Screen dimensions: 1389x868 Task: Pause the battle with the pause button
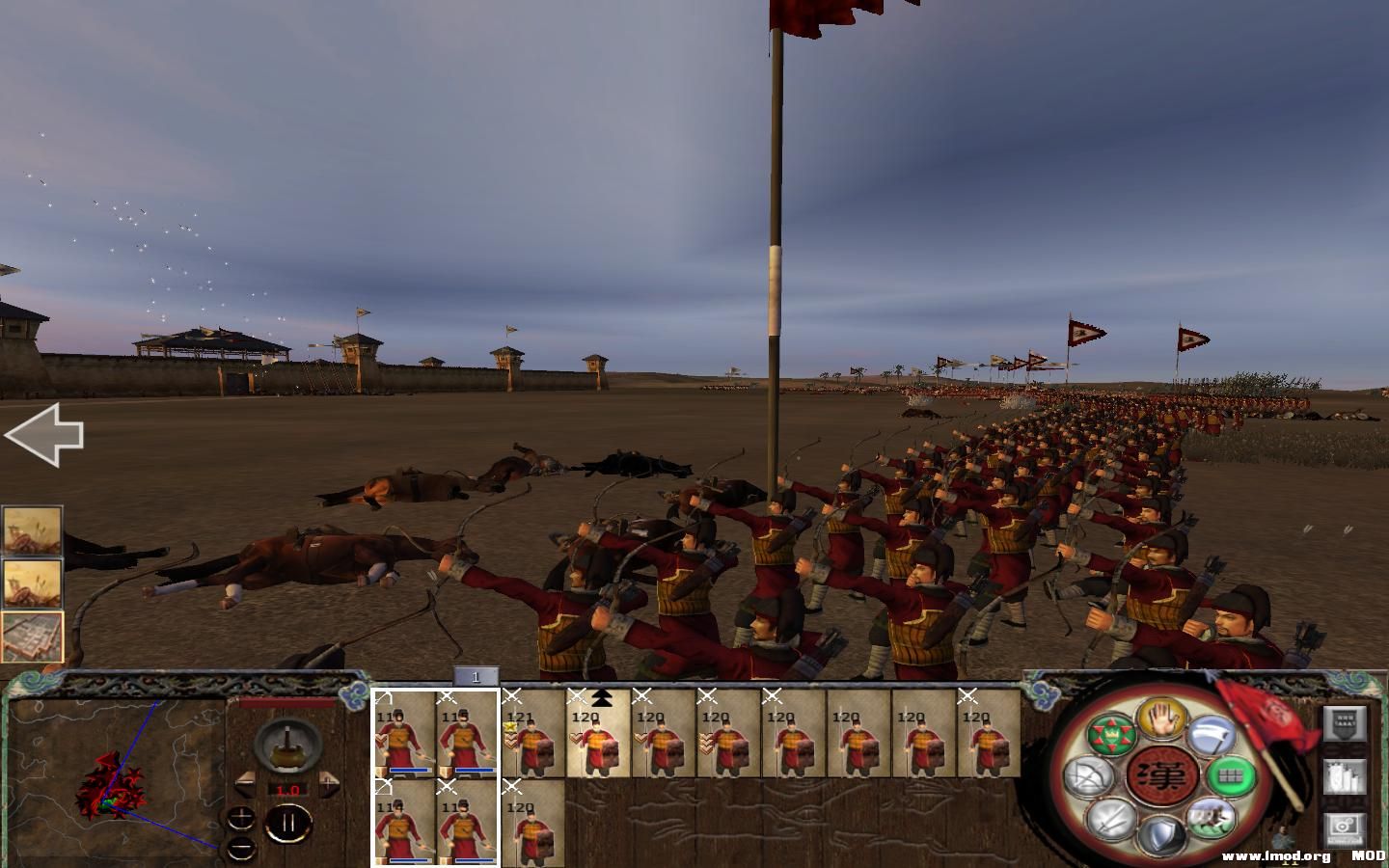(x=289, y=823)
